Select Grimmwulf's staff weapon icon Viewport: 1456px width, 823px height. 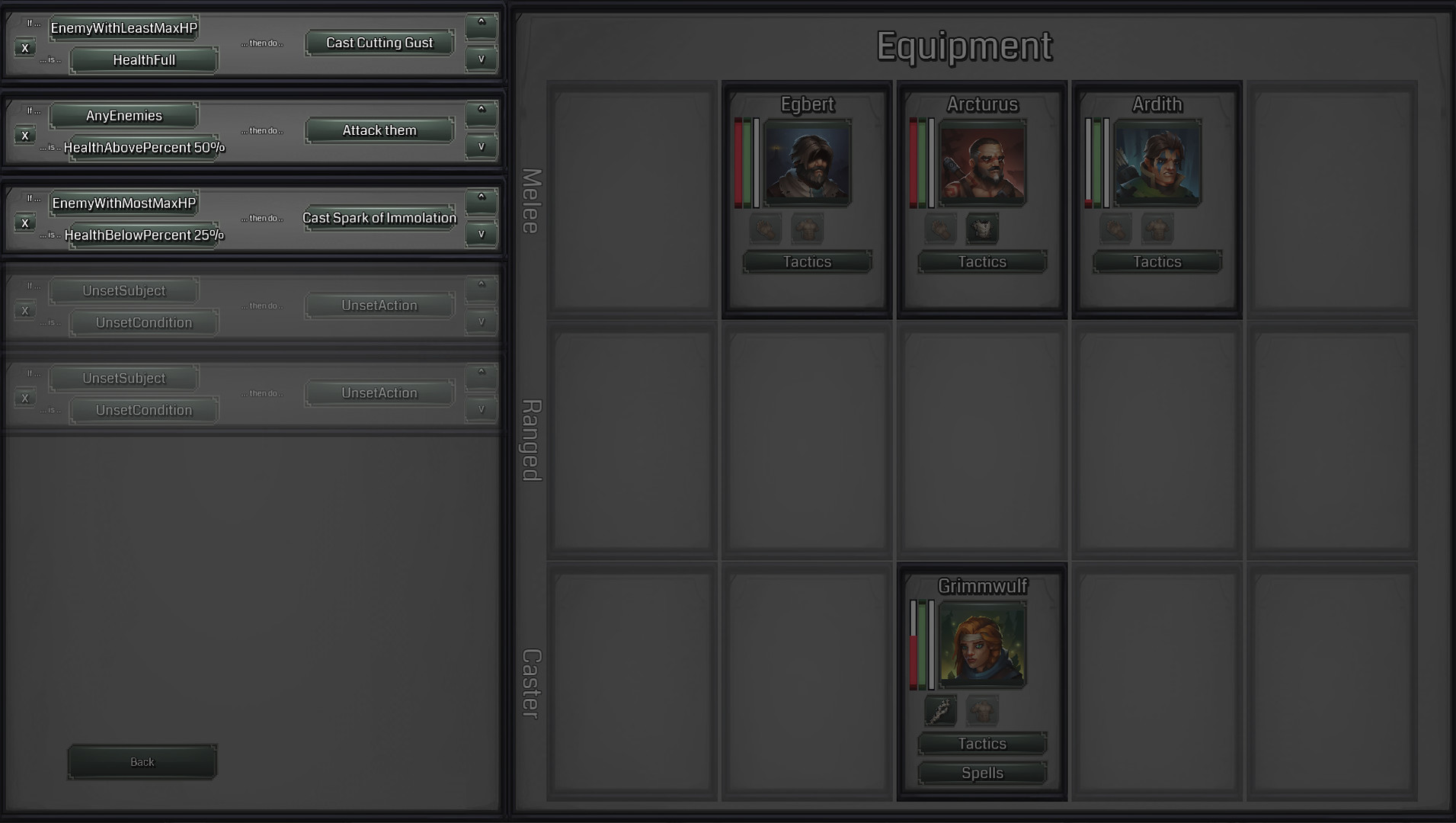[942, 710]
